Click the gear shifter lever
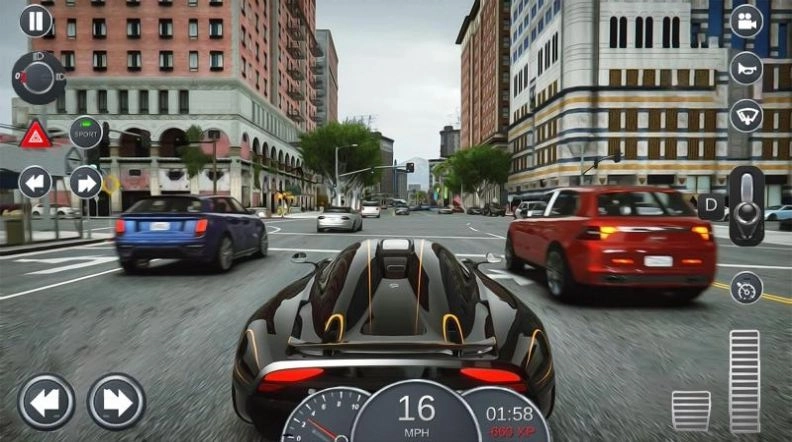 click(x=746, y=205)
